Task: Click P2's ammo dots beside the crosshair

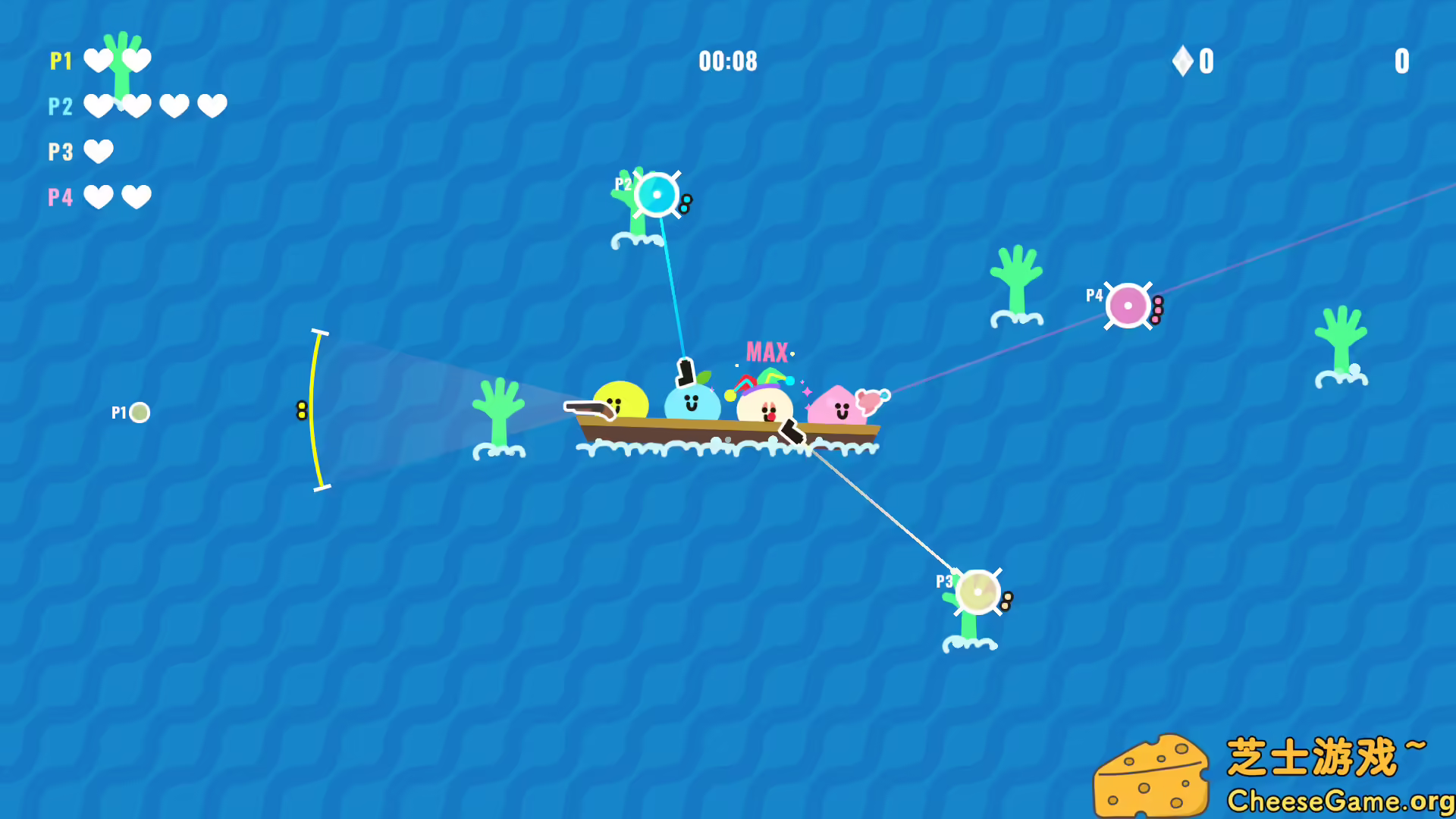Action: (685, 203)
